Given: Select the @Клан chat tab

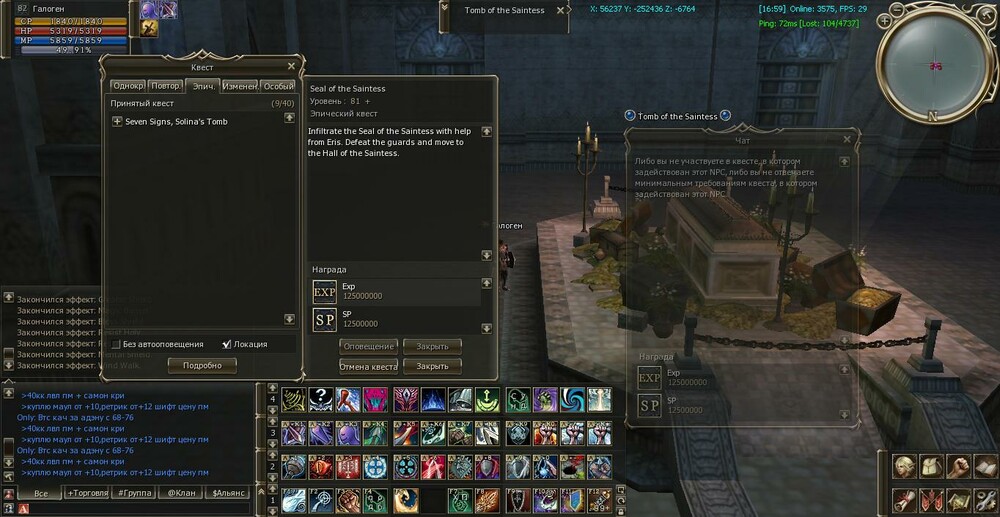Looking at the screenshot, I should [x=180, y=493].
